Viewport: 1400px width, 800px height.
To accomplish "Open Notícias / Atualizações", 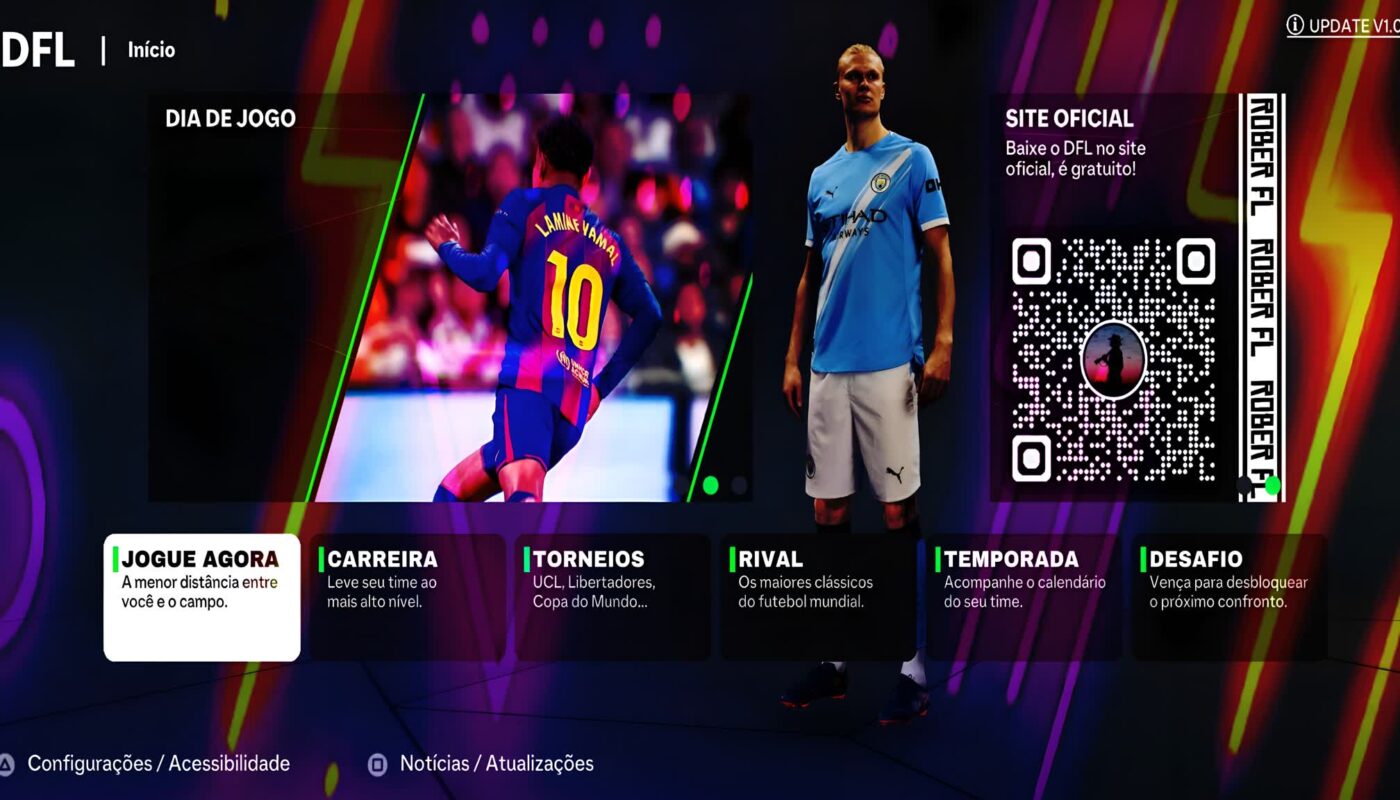I will [x=497, y=763].
